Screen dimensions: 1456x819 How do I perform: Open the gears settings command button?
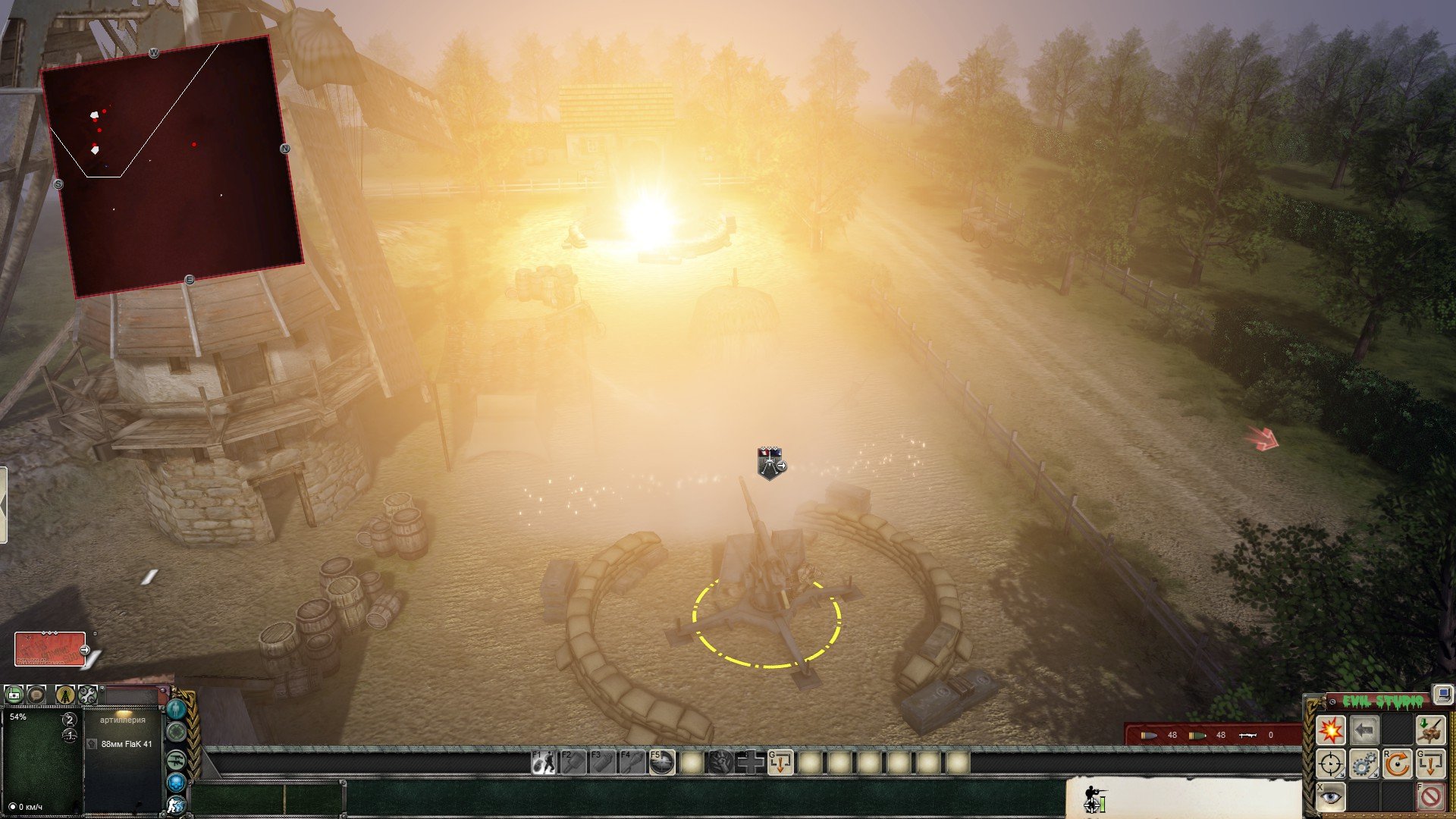pos(1363,764)
